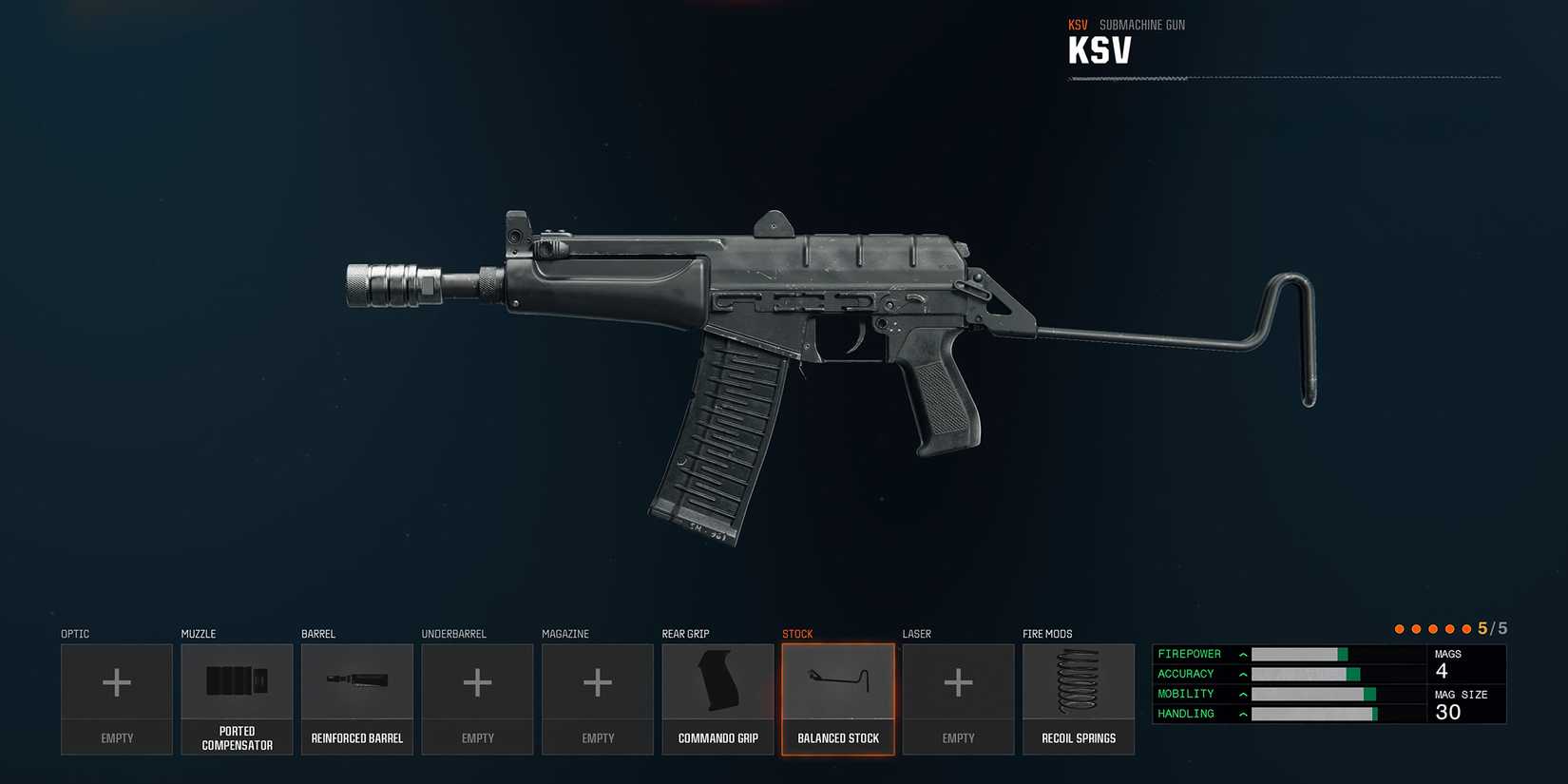The image size is (1568, 784).
Task: Expand the Mobility stat details
Action: tap(1242, 694)
